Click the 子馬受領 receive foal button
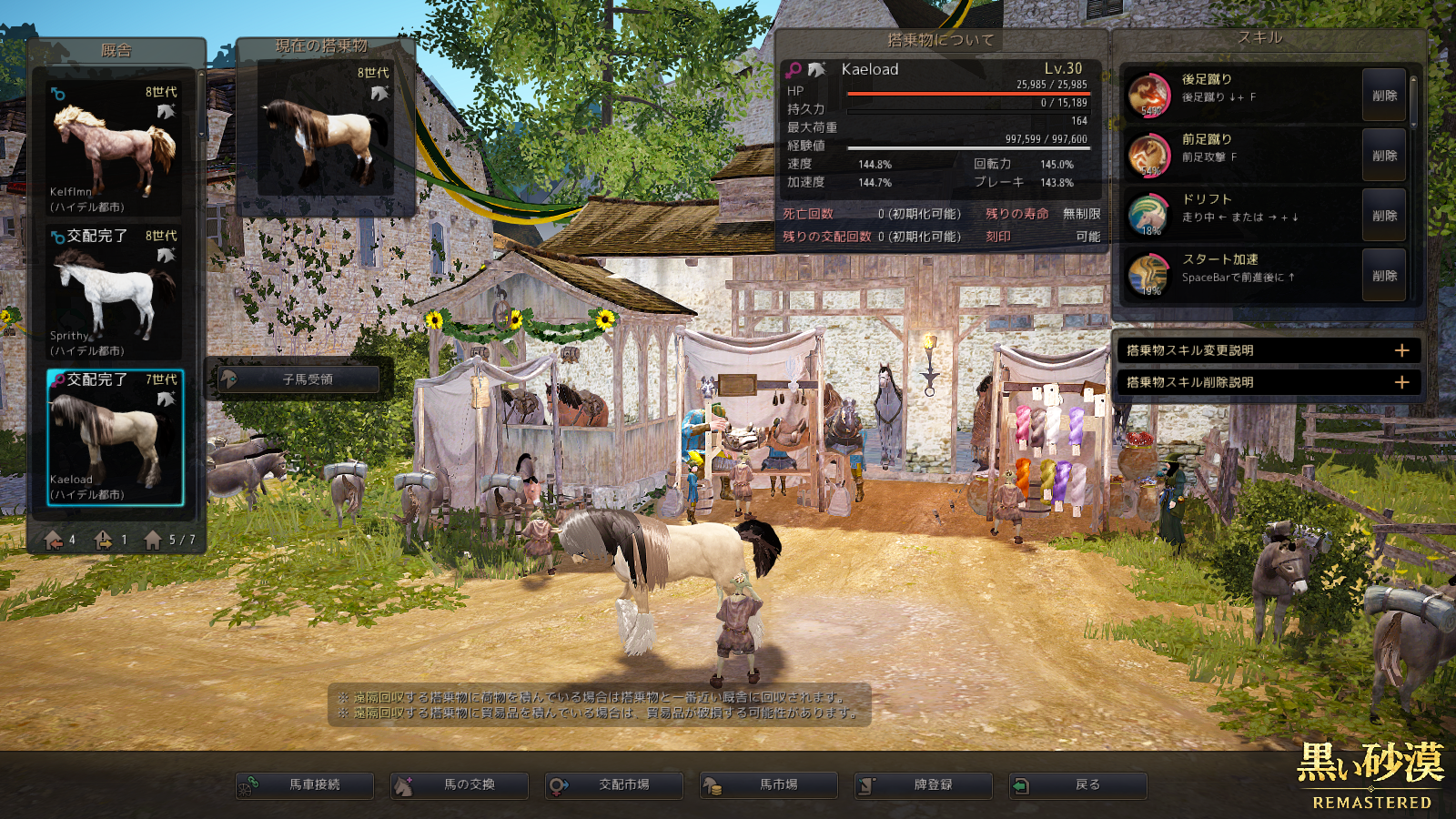 point(299,379)
